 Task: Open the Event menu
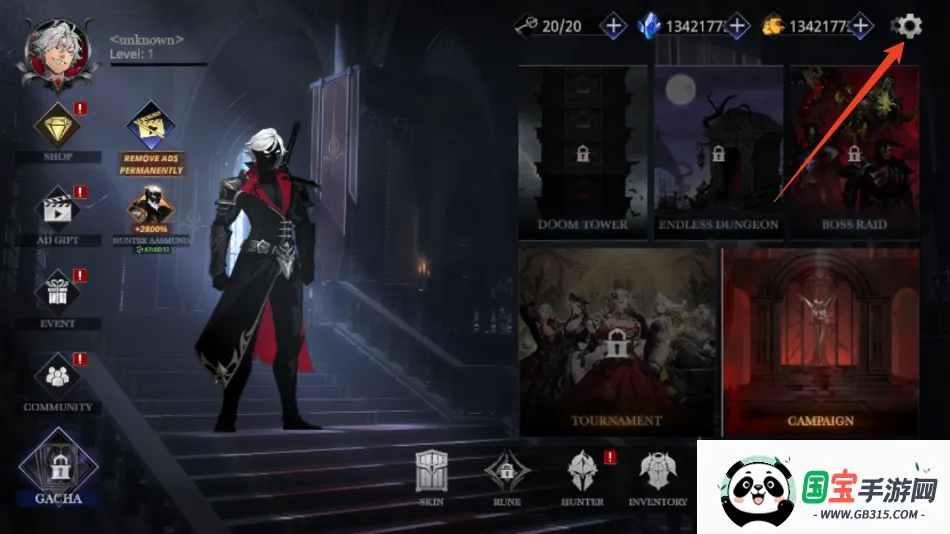[58, 295]
